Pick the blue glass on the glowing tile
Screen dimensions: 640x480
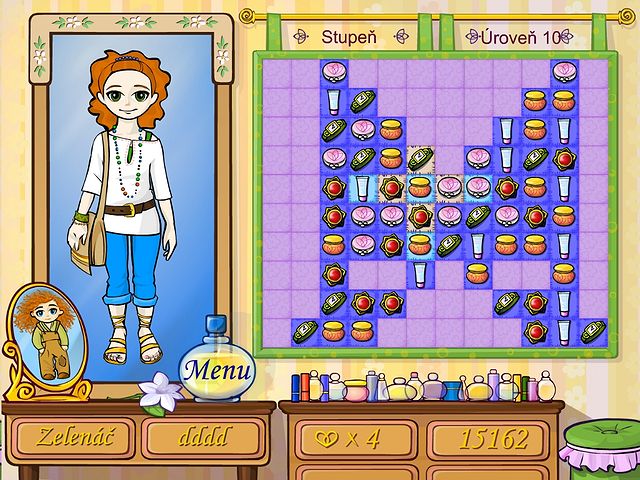point(362,187)
